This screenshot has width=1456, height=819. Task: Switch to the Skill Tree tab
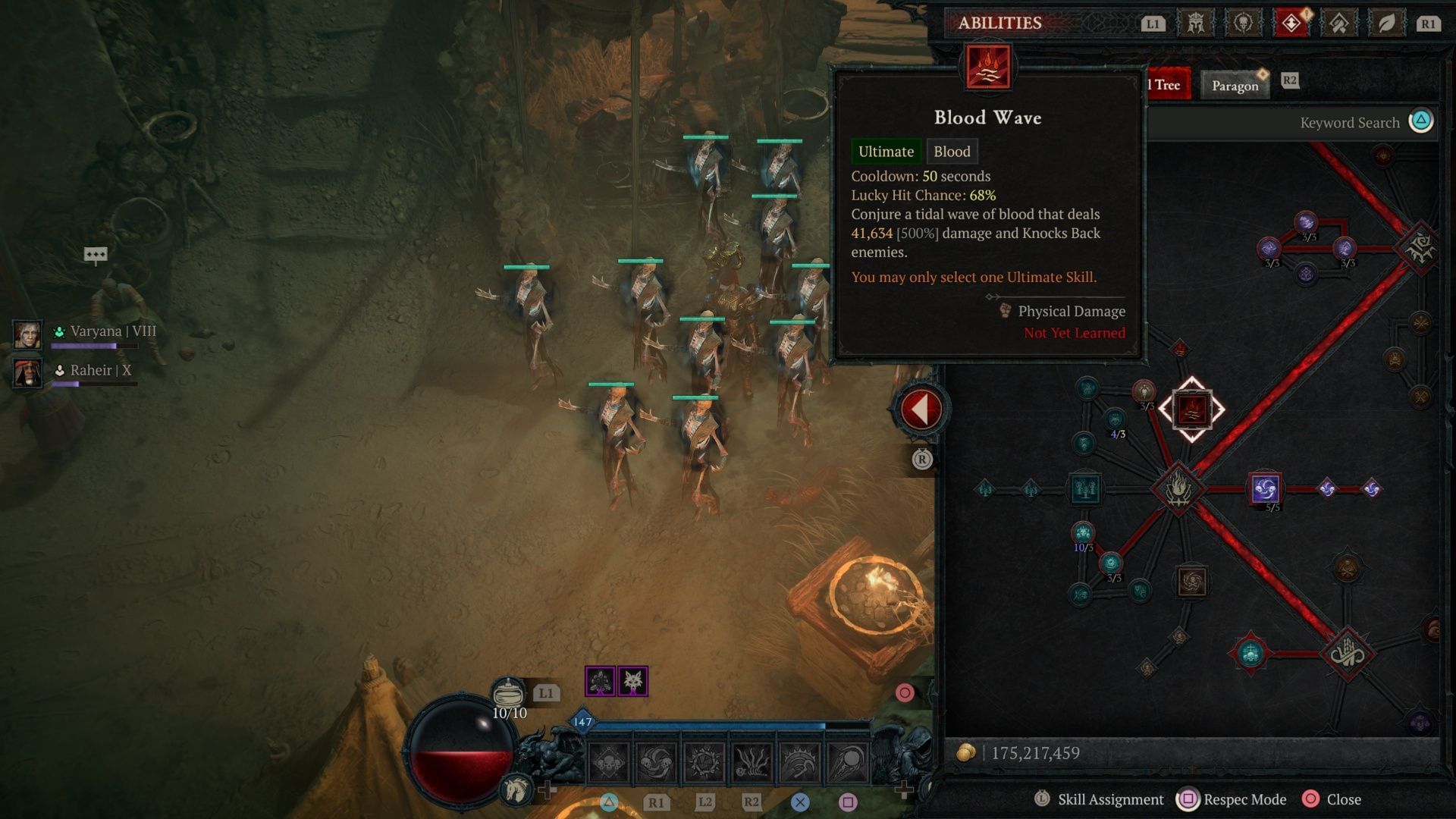click(x=1166, y=85)
